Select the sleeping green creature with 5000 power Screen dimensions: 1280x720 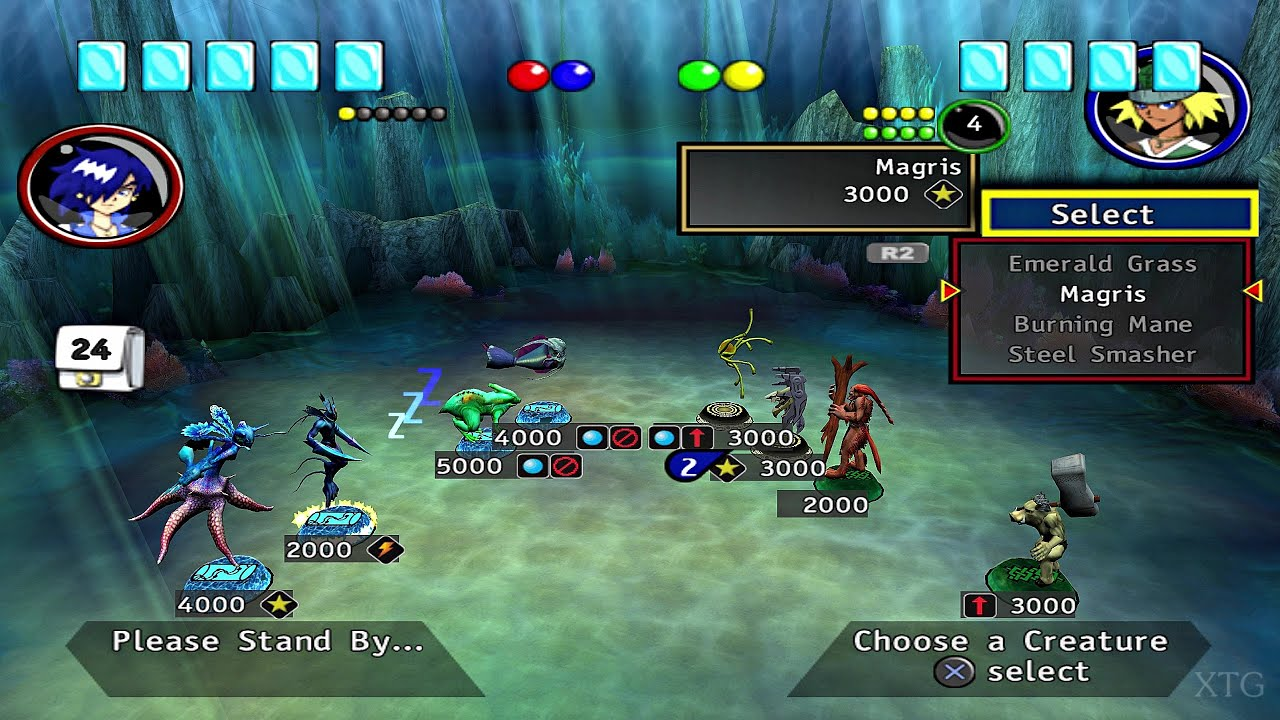click(480, 410)
